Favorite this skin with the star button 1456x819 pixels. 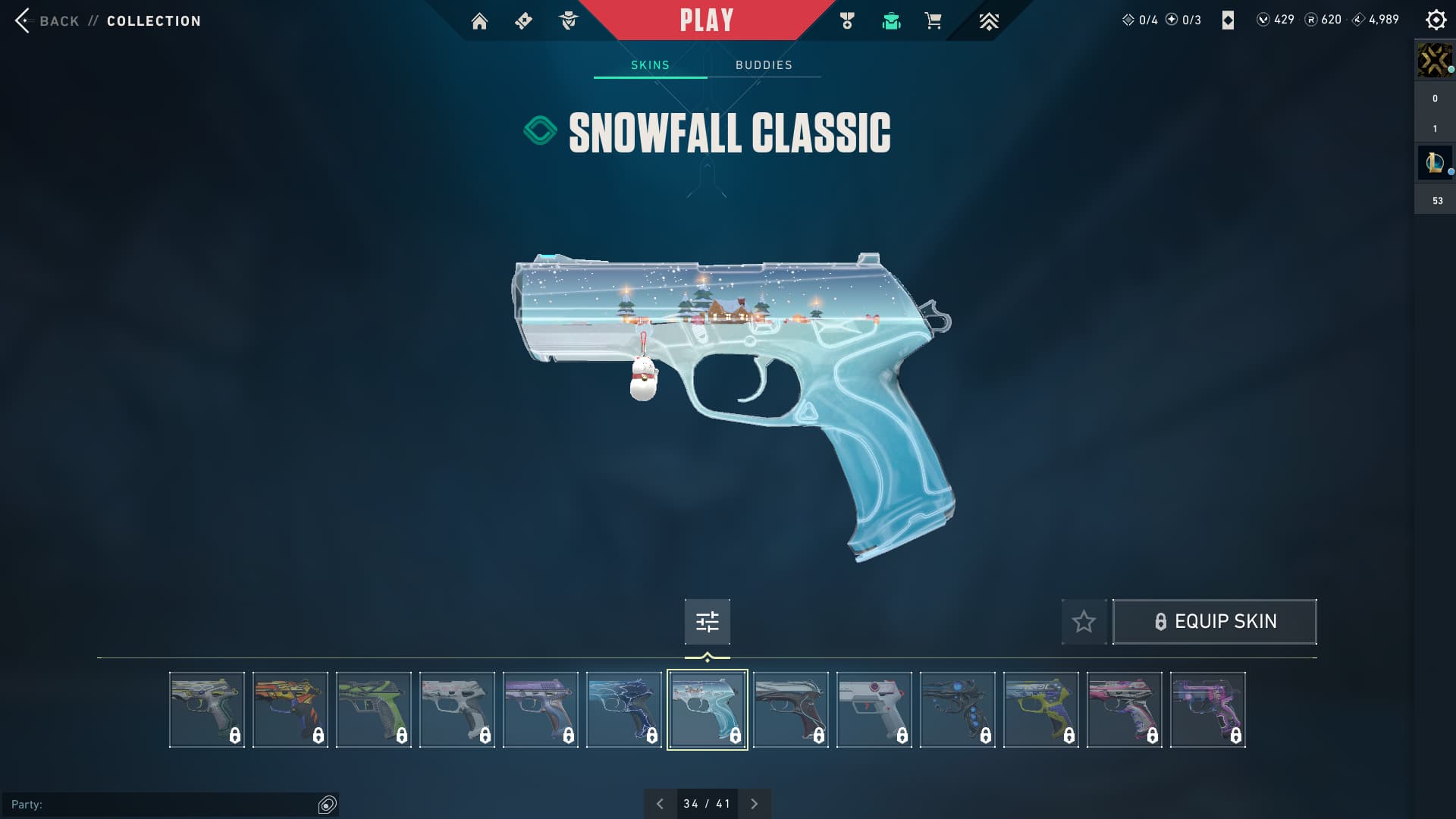point(1084,622)
